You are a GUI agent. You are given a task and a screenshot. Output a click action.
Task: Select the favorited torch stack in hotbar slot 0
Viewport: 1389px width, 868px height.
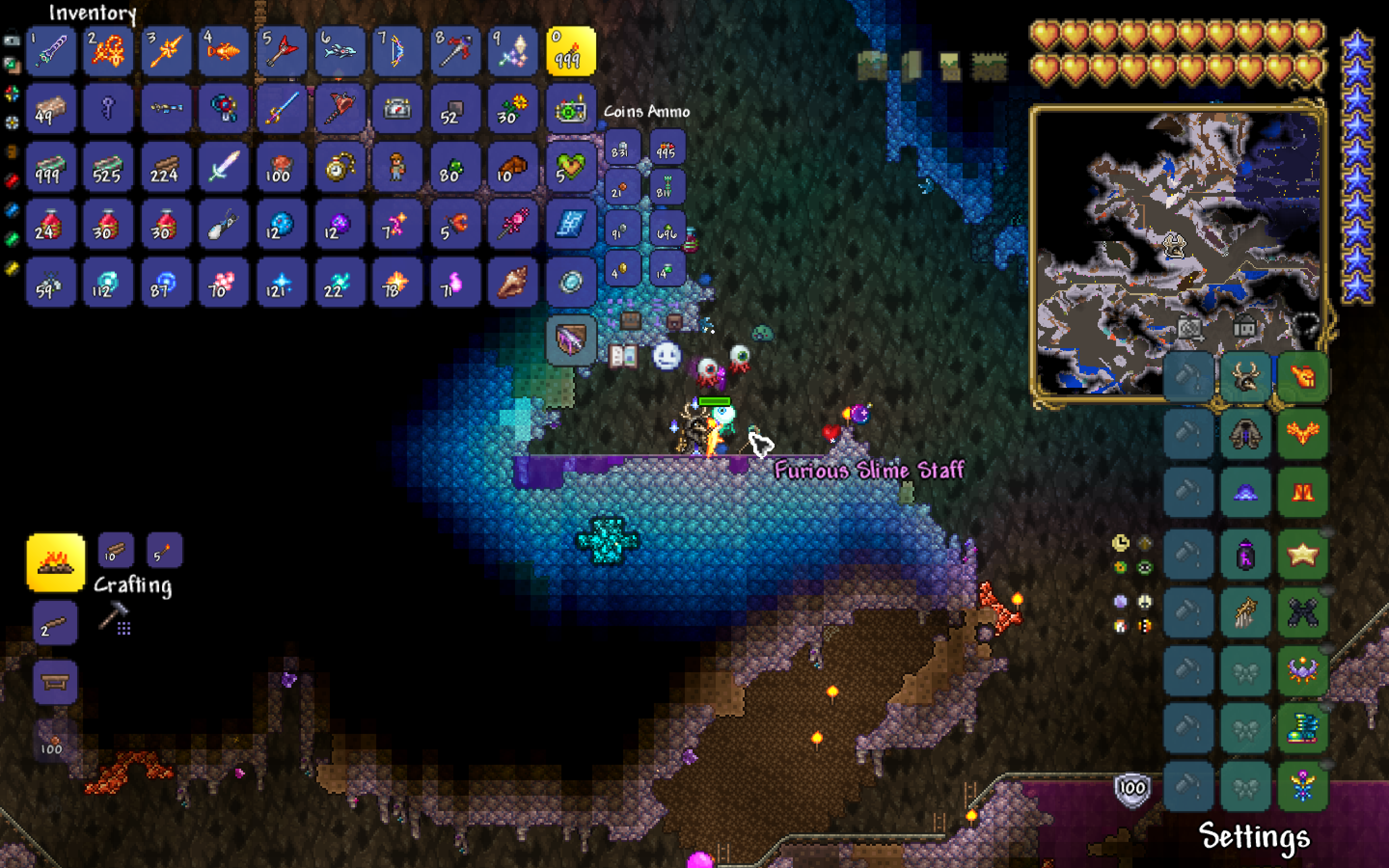point(571,52)
